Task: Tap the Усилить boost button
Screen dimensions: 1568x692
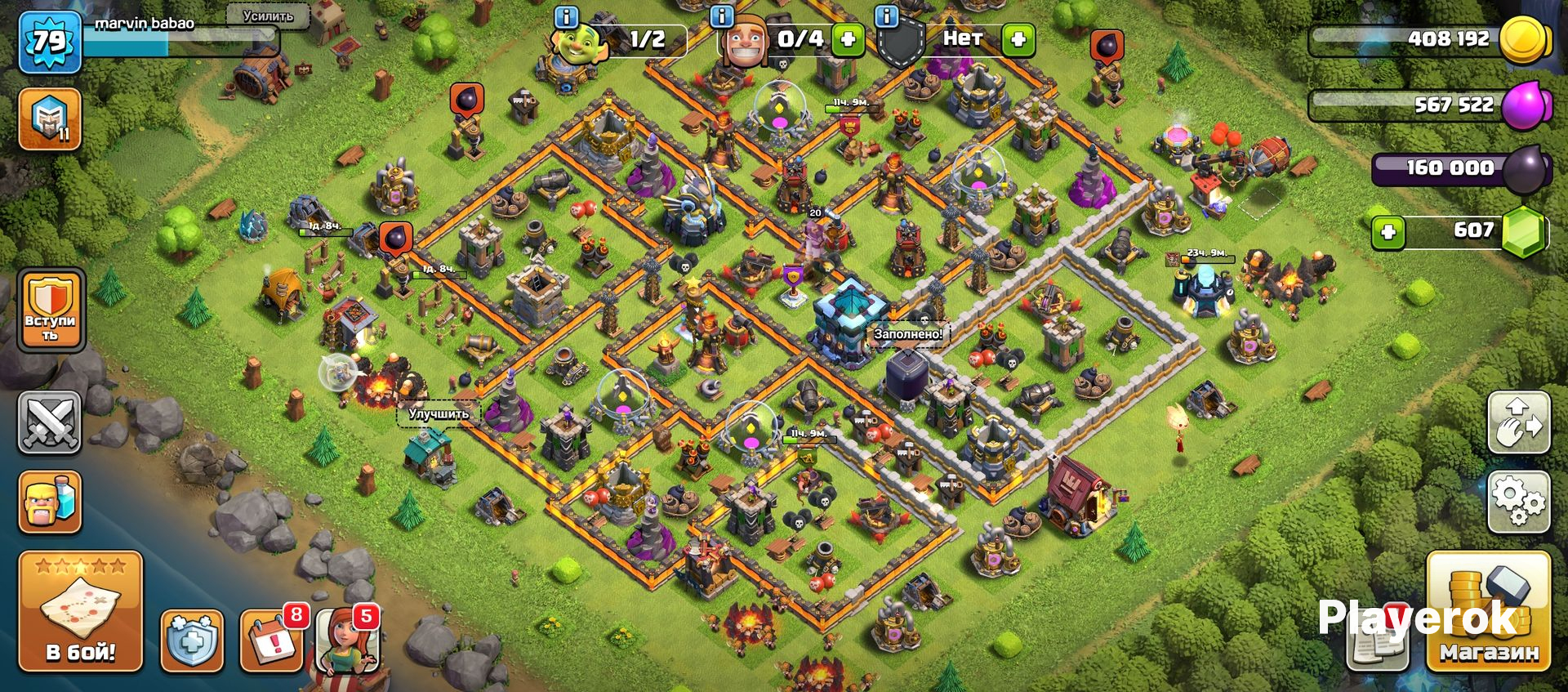Action: point(268,16)
